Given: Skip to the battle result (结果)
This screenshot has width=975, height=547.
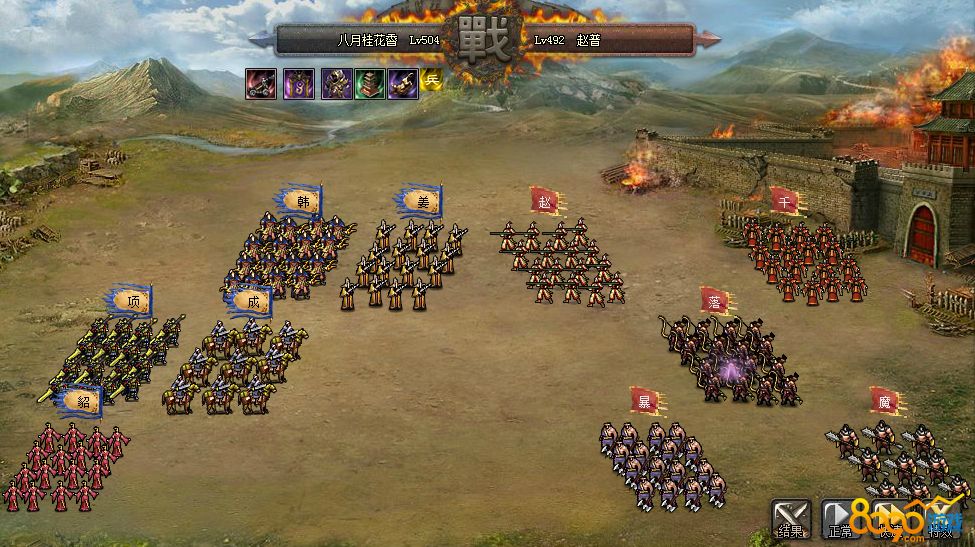Looking at the screenshot, I should [x=790, y=517].
